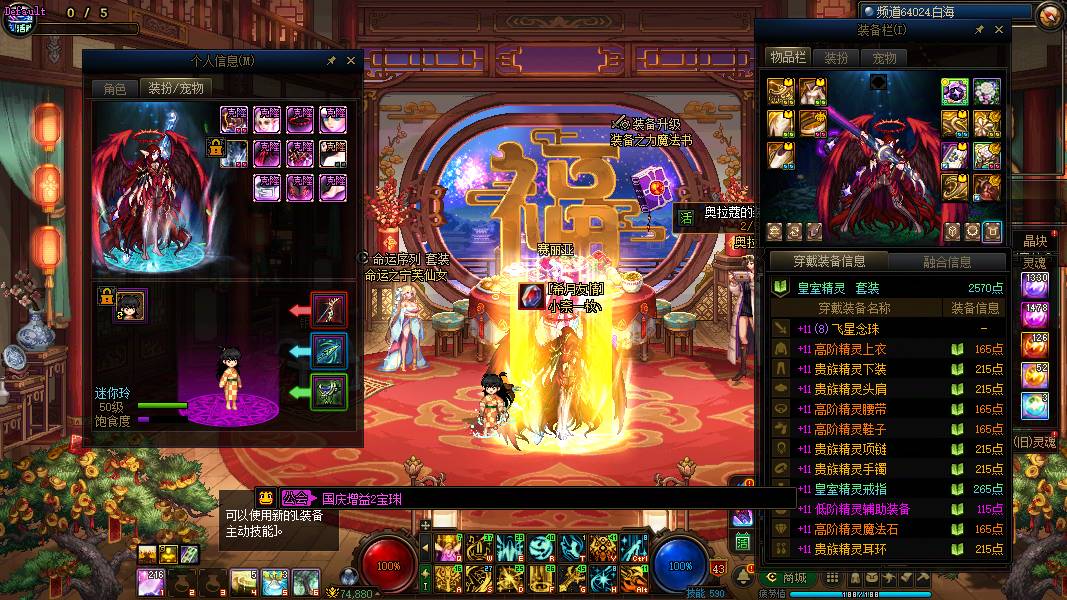The image size is (1067, 600).
Task: Open the 公会 guild chat channel tag
Action: [x=294, y=497]
